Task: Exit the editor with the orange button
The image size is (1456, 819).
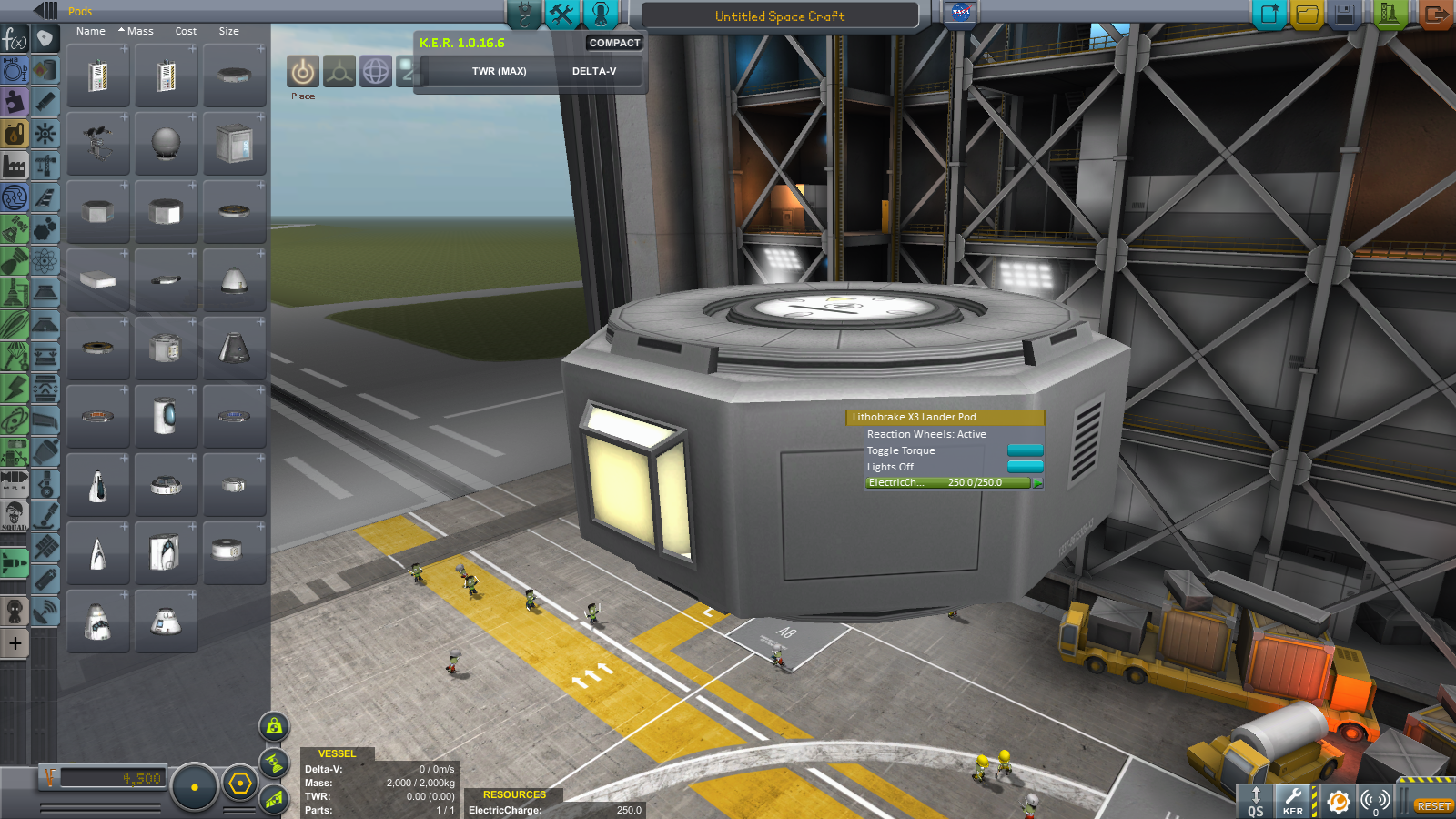Action: point(1436,15)
